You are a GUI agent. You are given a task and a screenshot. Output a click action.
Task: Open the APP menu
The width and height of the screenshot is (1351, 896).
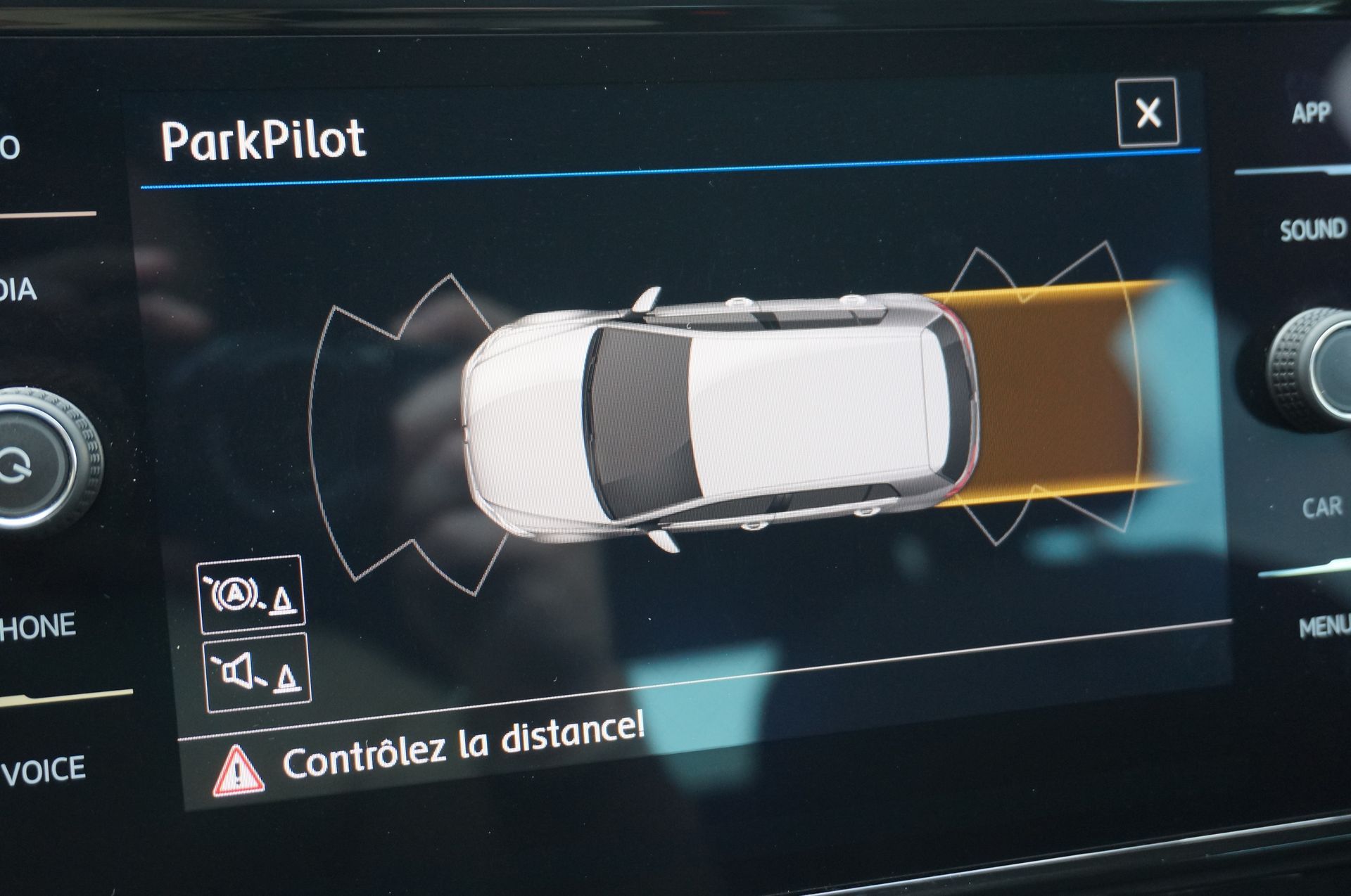1310,113
